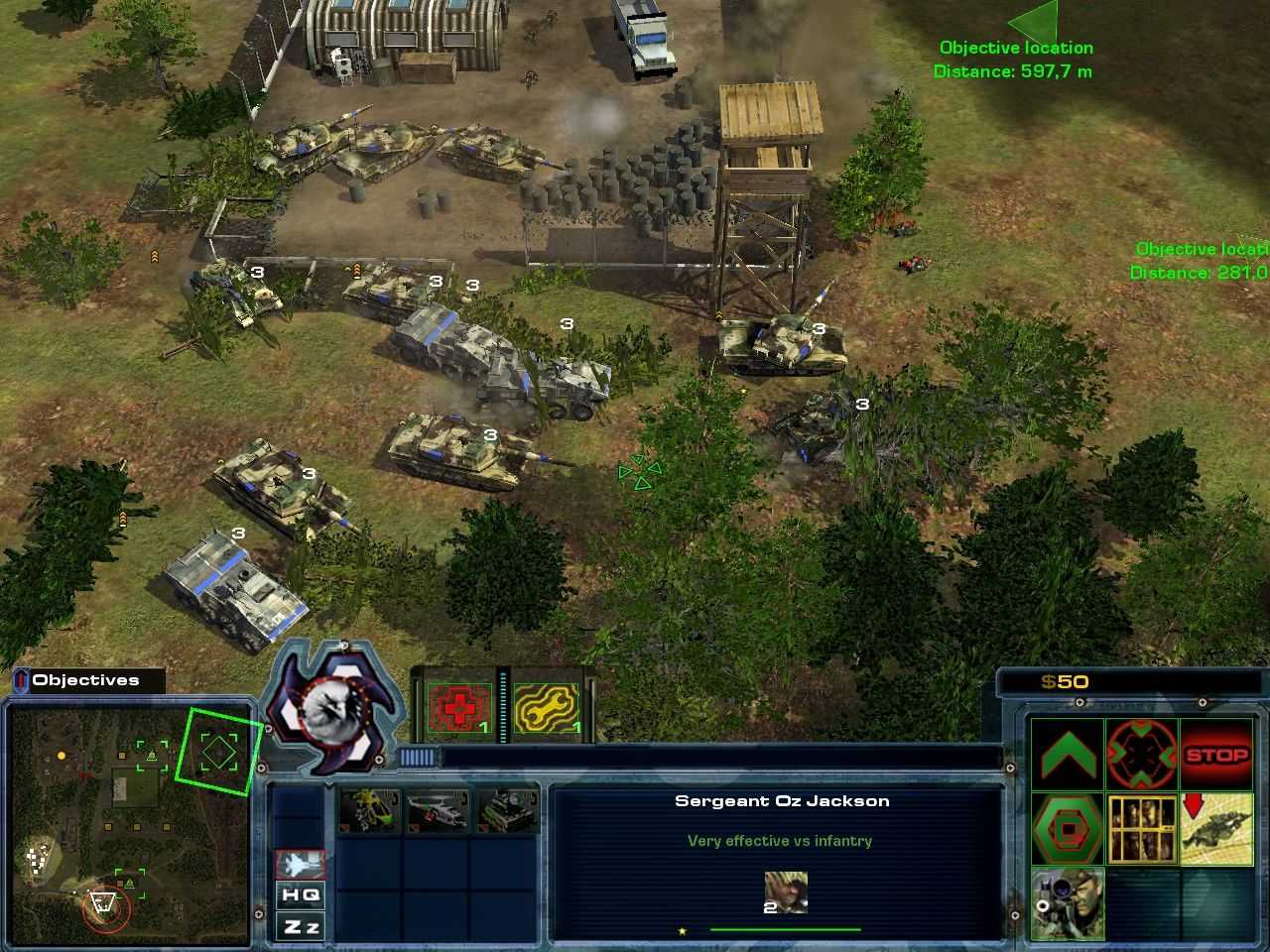Click Sergeant Oz Jackson's experience bar

point(784,929)
